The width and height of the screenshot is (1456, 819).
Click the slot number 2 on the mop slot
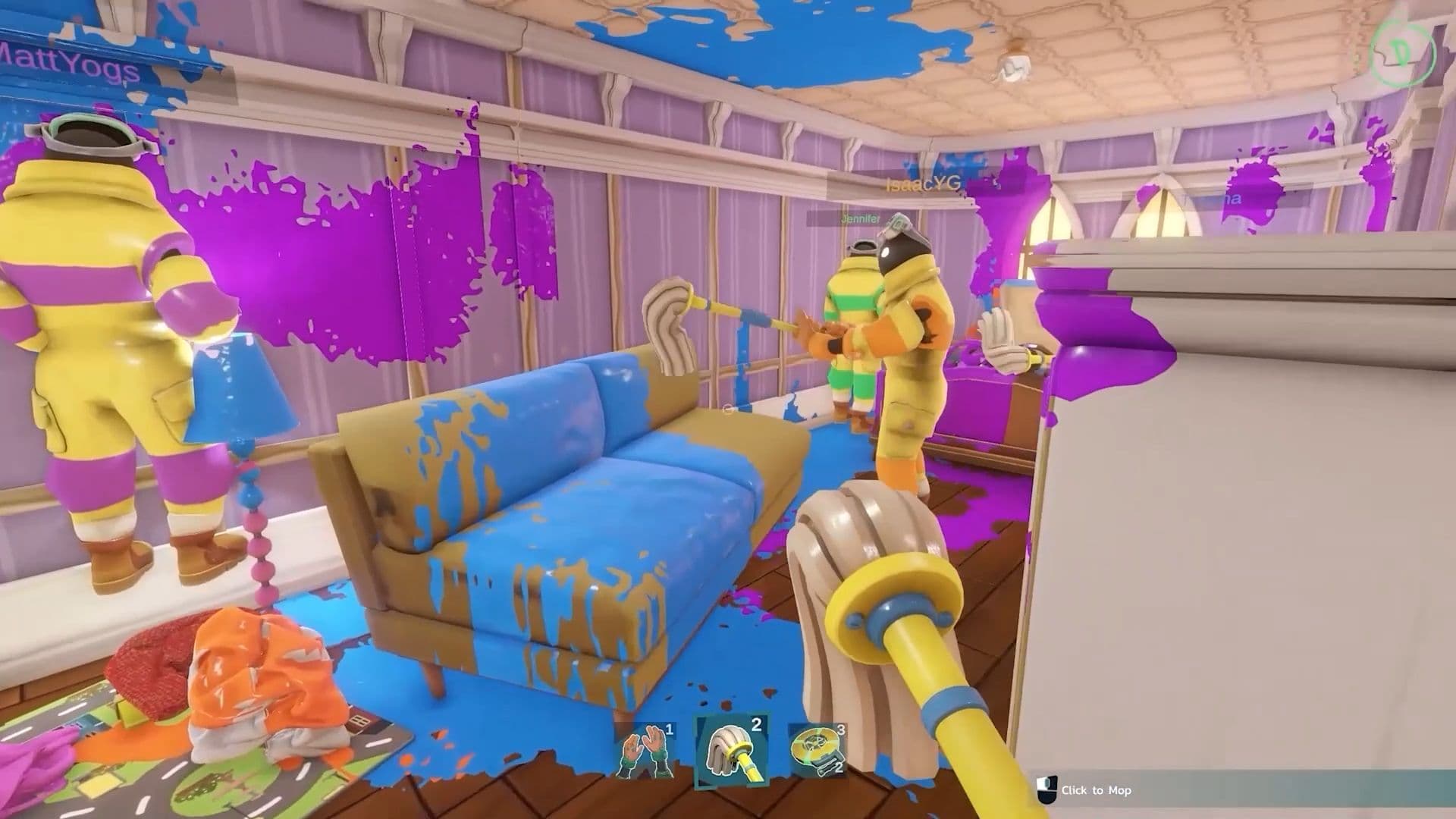click(755, 725)
